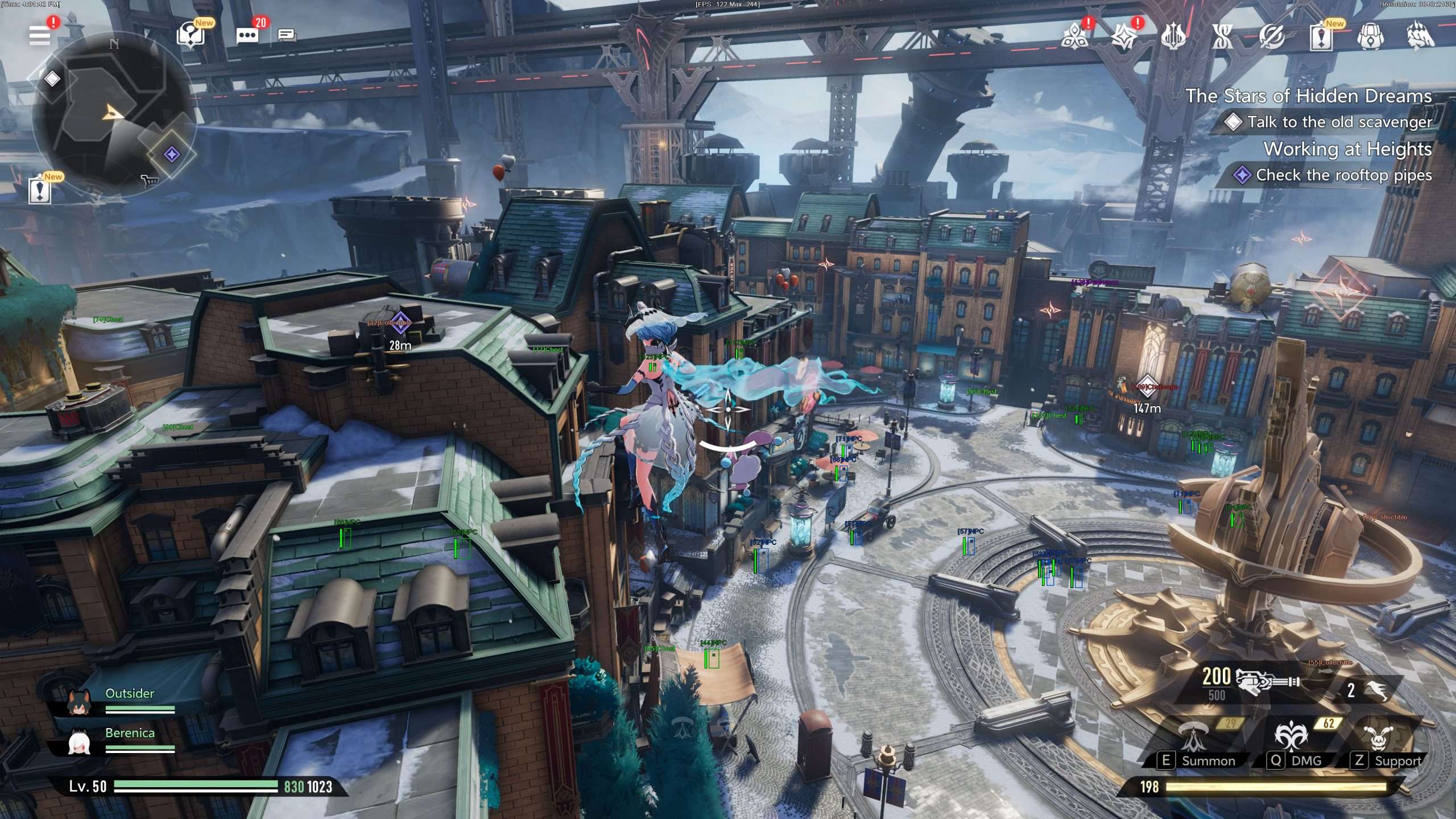Track The Stars of Hidden Dreams quest
This screenshot has height=819, width=1456.
point(1308,96)
